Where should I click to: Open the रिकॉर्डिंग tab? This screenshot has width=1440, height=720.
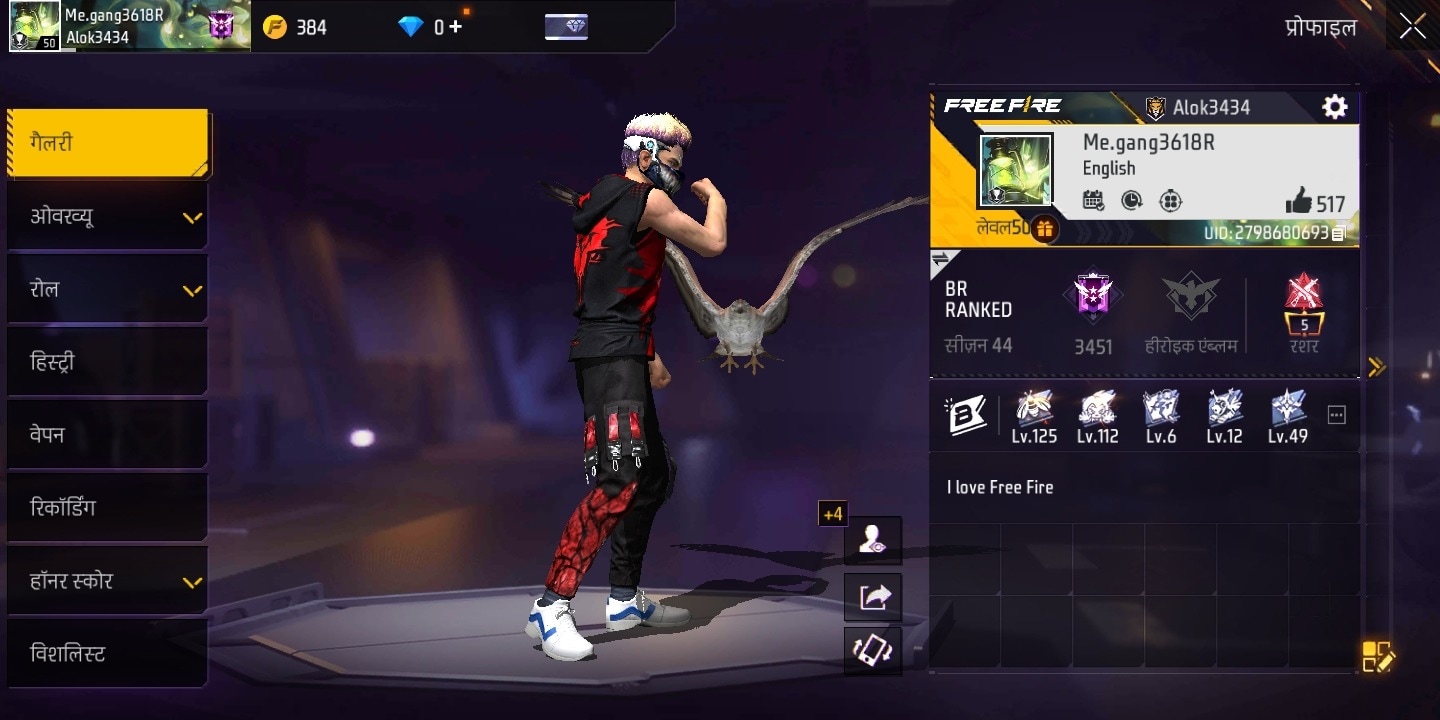point(108,508)
